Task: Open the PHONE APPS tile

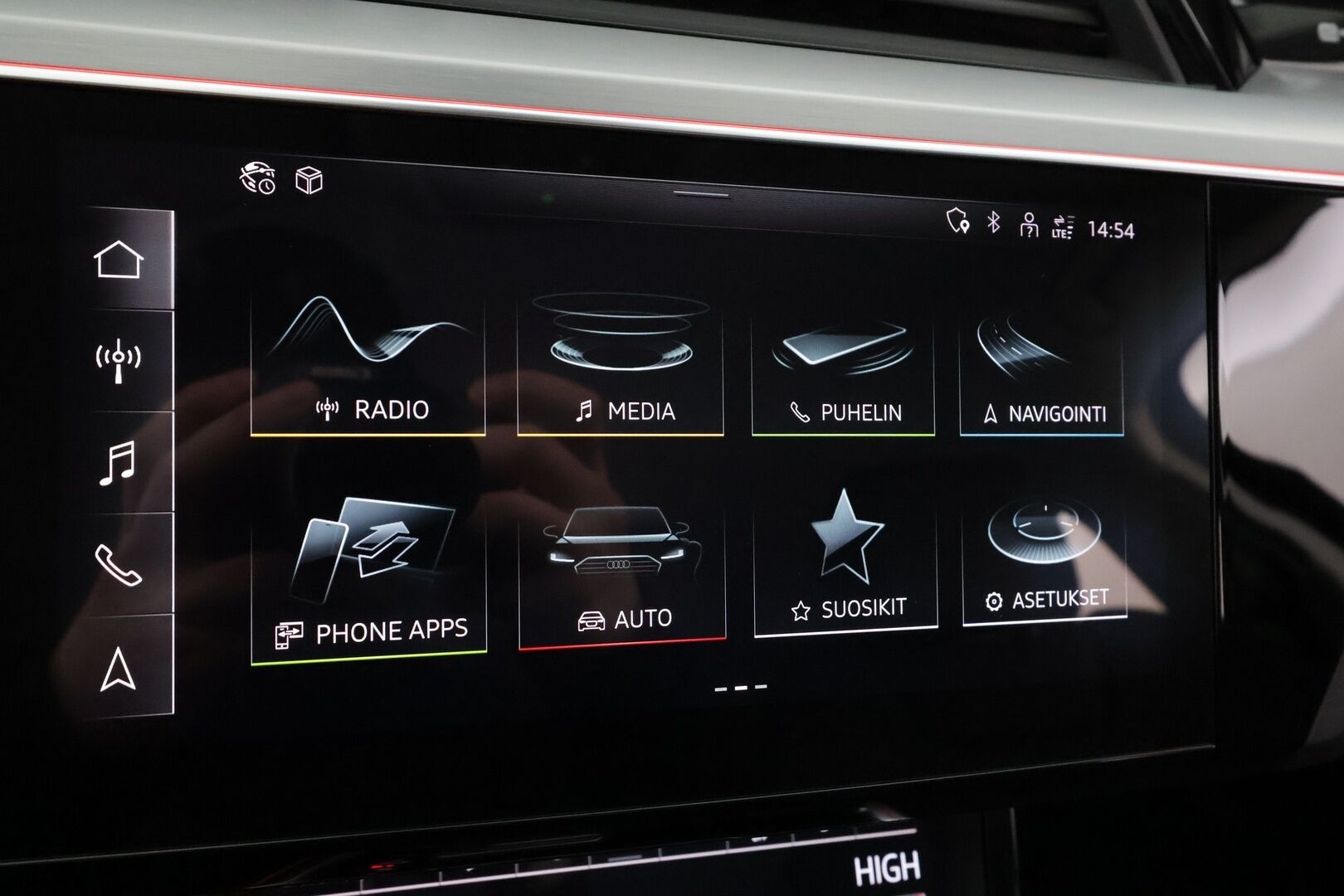Action: tap(368, 572)
